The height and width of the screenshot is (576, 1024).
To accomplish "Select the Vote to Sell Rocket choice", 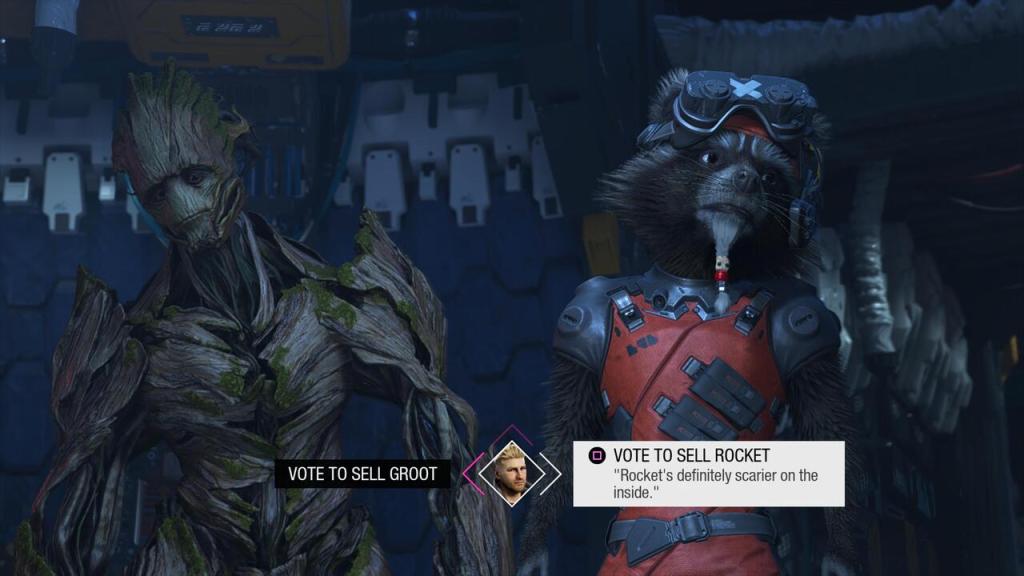I will click(x=708, y=473).
